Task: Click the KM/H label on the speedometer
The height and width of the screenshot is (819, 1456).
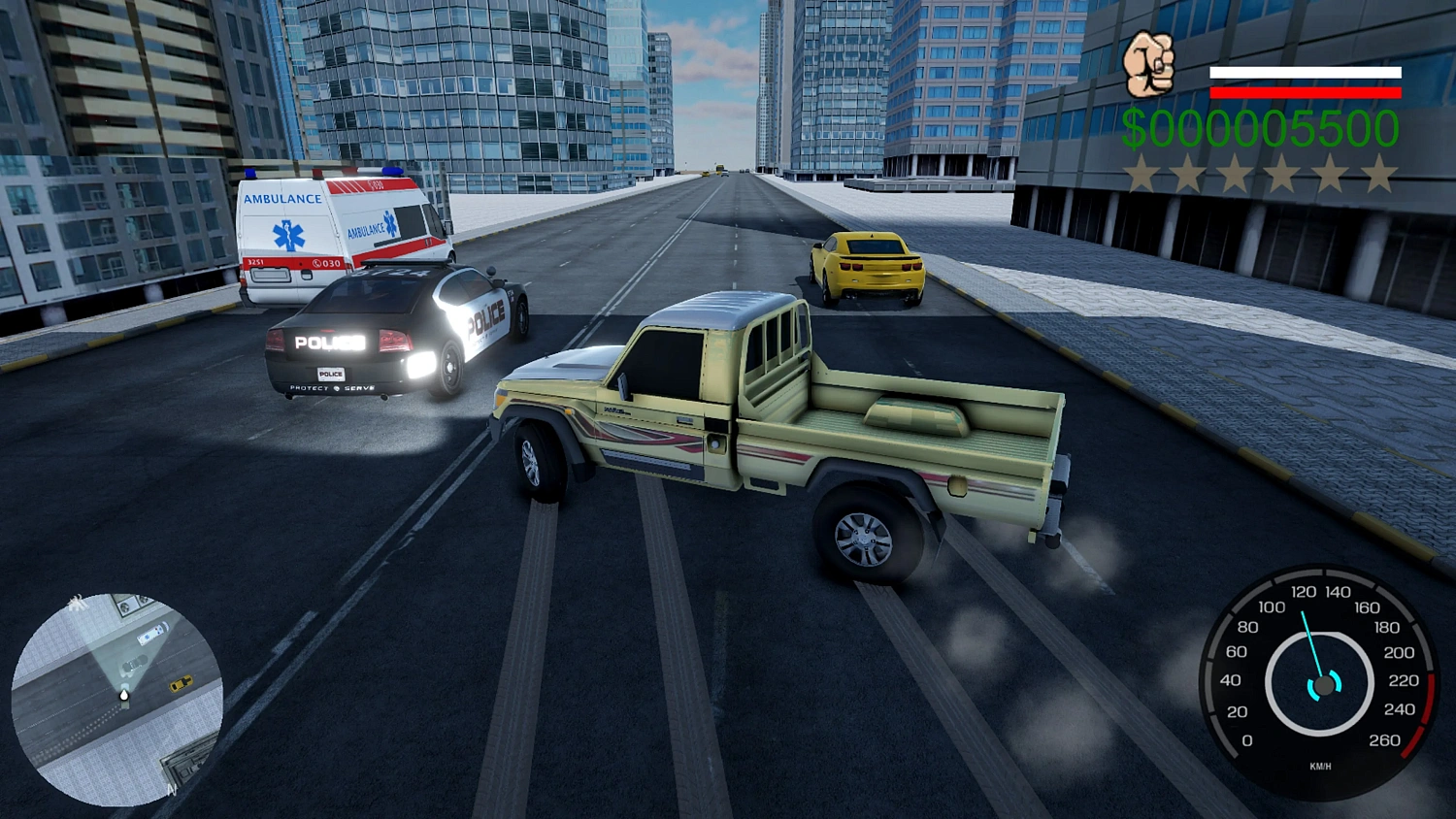Action: pos(1319,767)
